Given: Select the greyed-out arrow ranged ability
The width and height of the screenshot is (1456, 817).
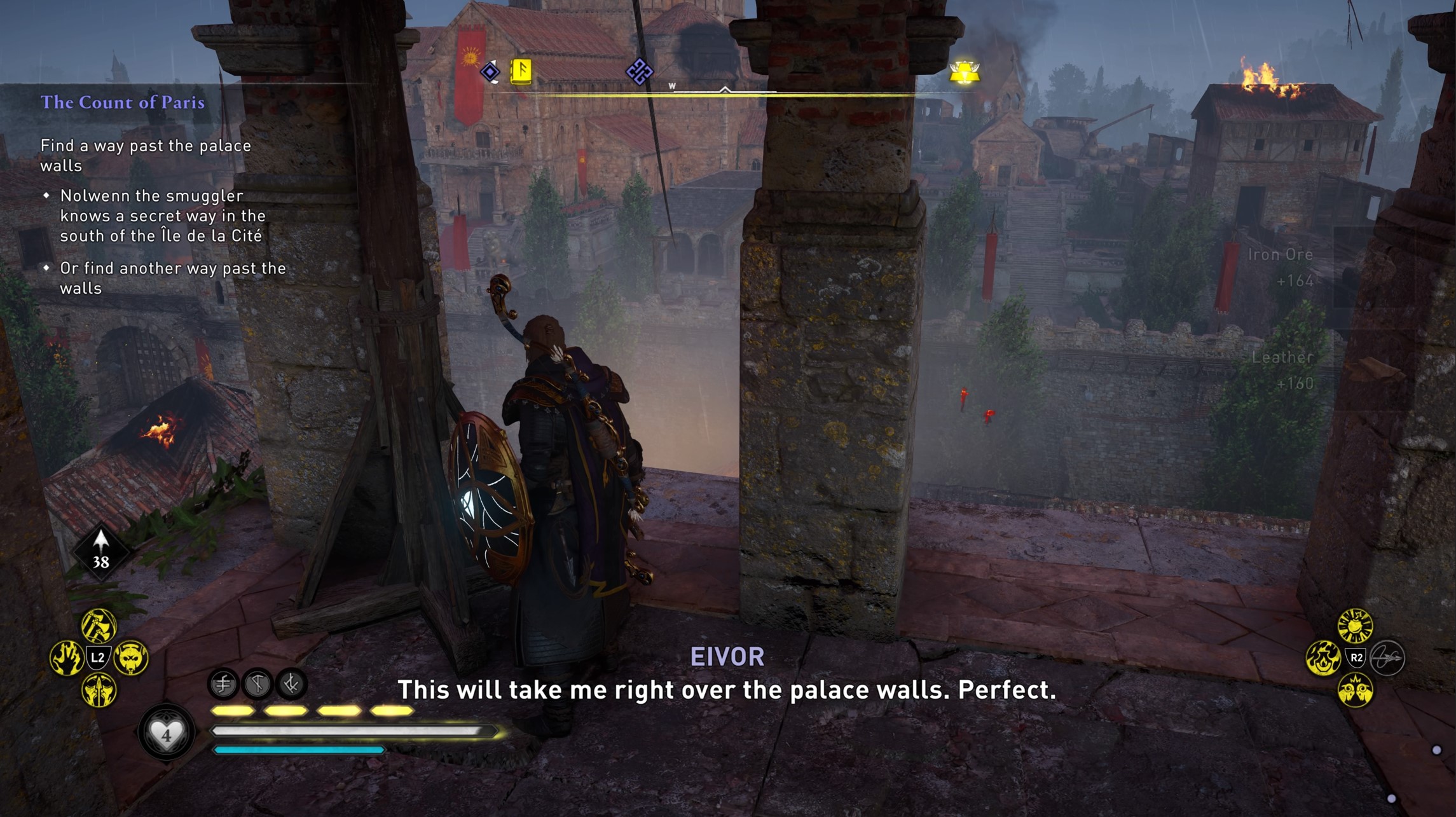Looking at the screenshot, I should [x=1387, y=658].
